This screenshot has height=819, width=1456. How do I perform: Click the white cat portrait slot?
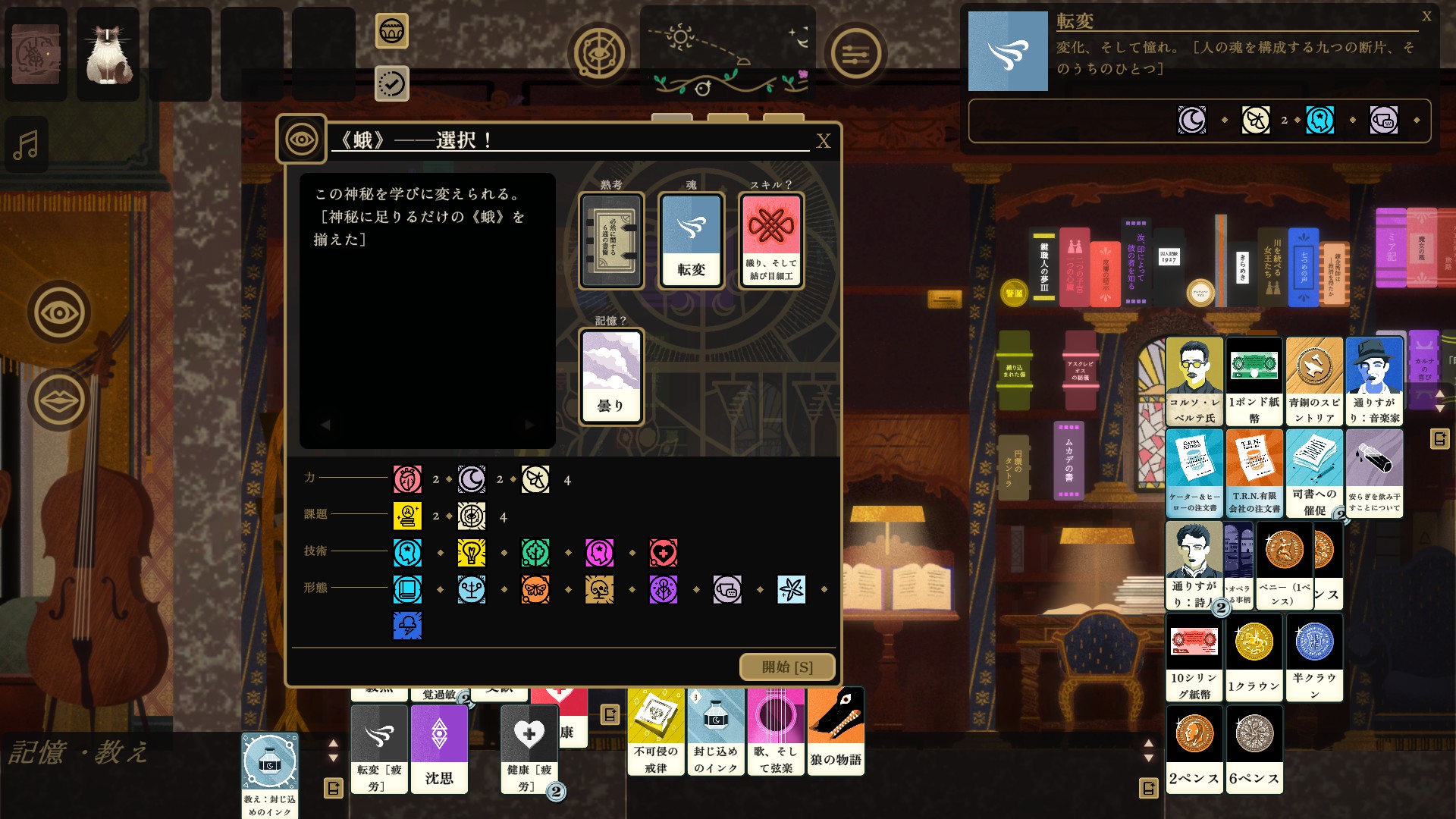click(x=108, y=55)
